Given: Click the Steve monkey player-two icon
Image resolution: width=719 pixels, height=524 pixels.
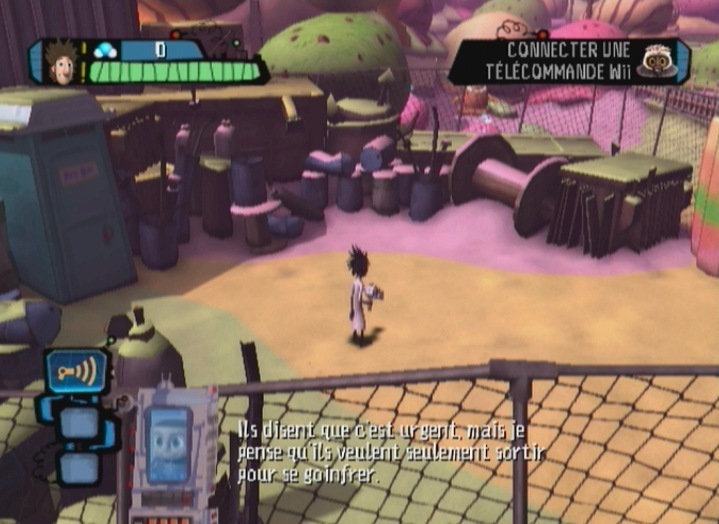Looking at the screenshot, I should [659, 61].
